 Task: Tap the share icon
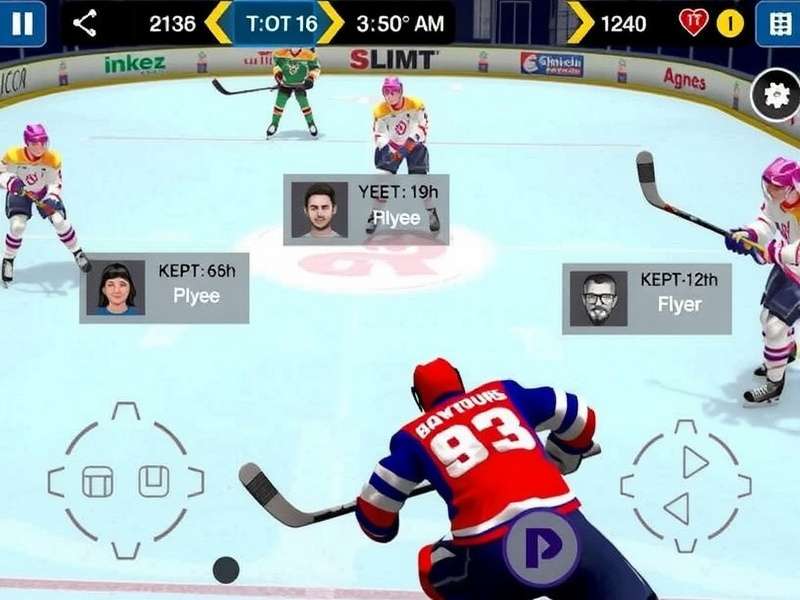(85, 23)
